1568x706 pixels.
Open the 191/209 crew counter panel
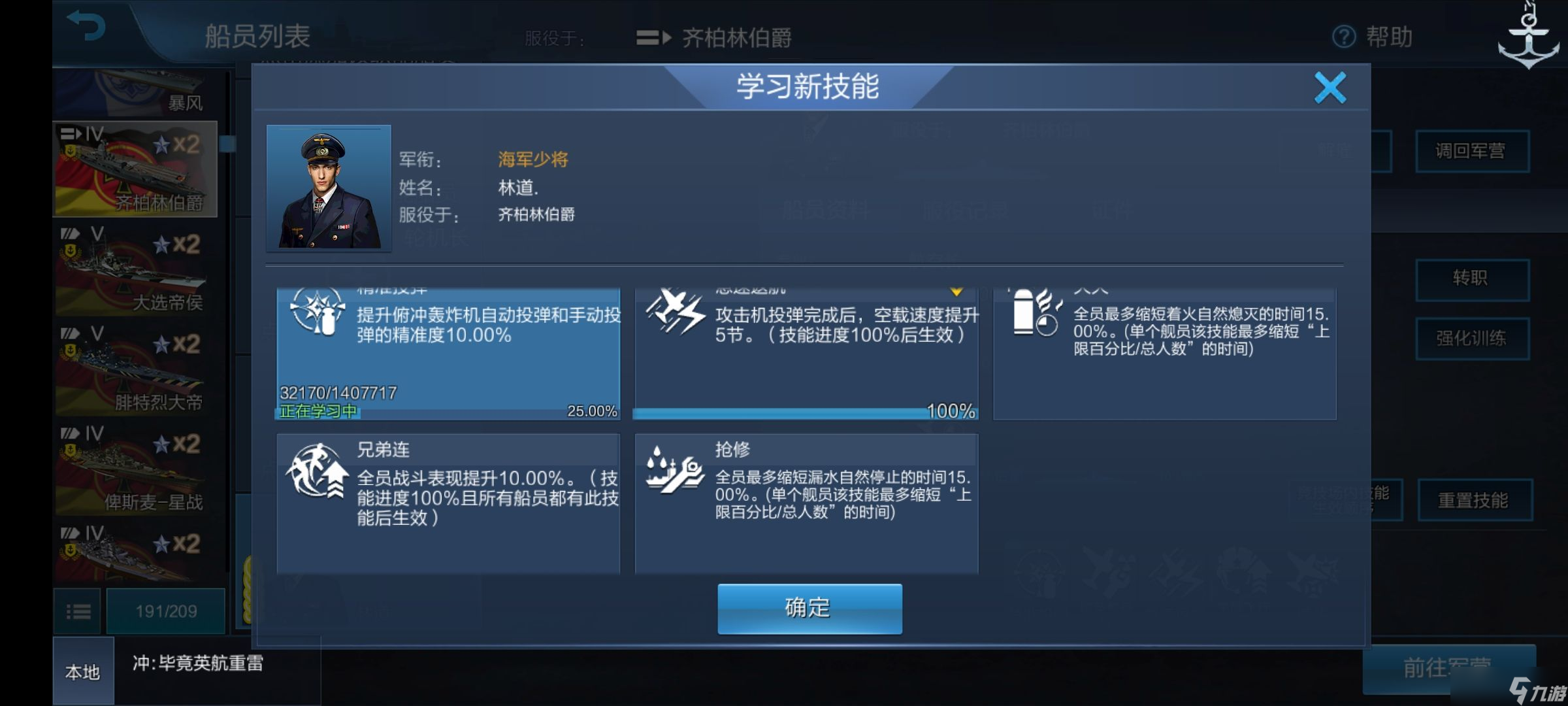click(x=166, y=610)
